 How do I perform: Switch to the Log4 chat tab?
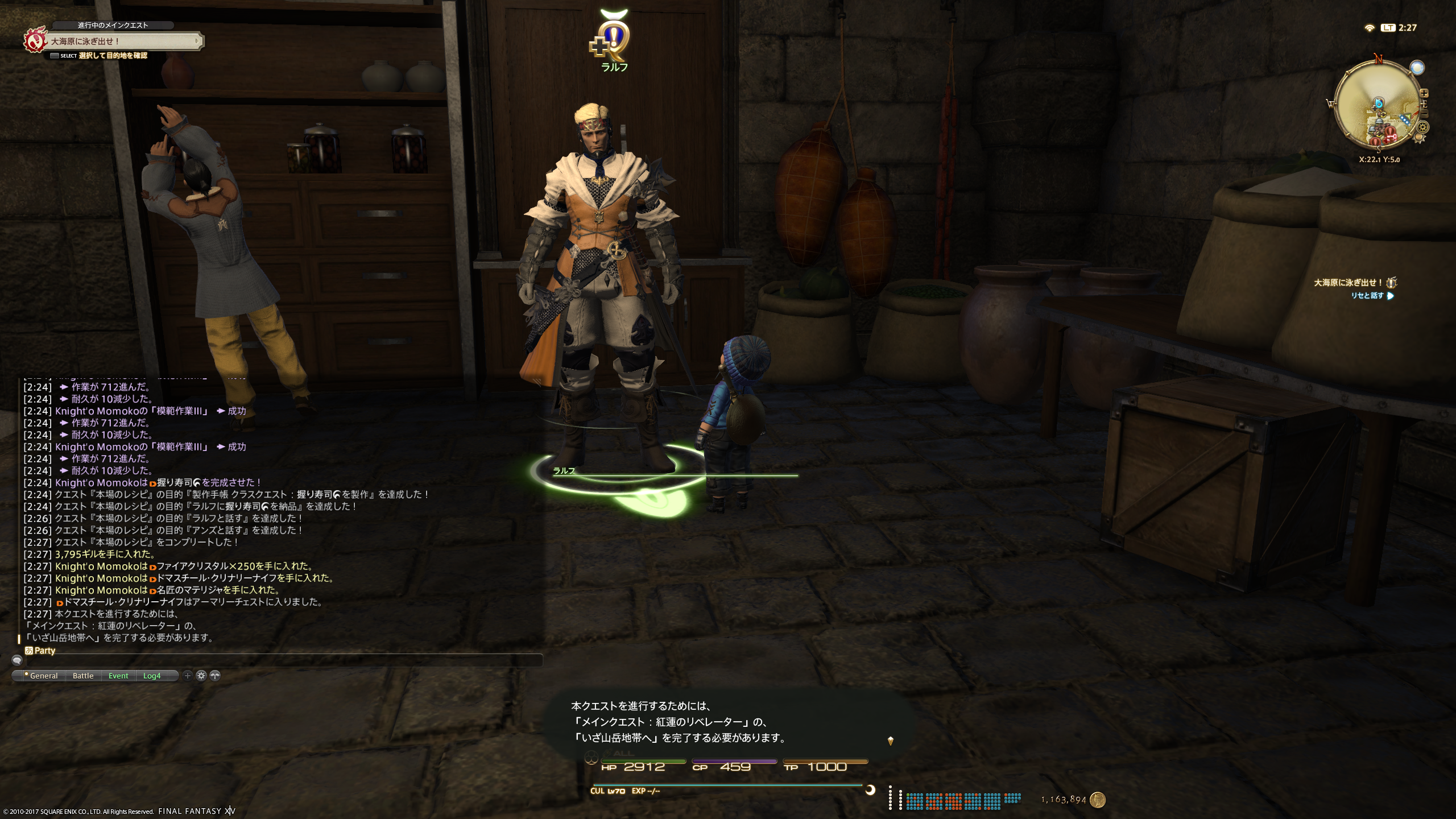point(152,676)
